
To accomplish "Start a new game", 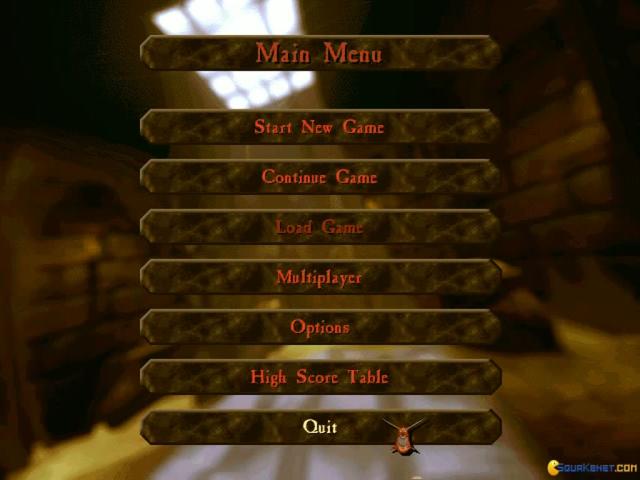I will tap(320, 127).
